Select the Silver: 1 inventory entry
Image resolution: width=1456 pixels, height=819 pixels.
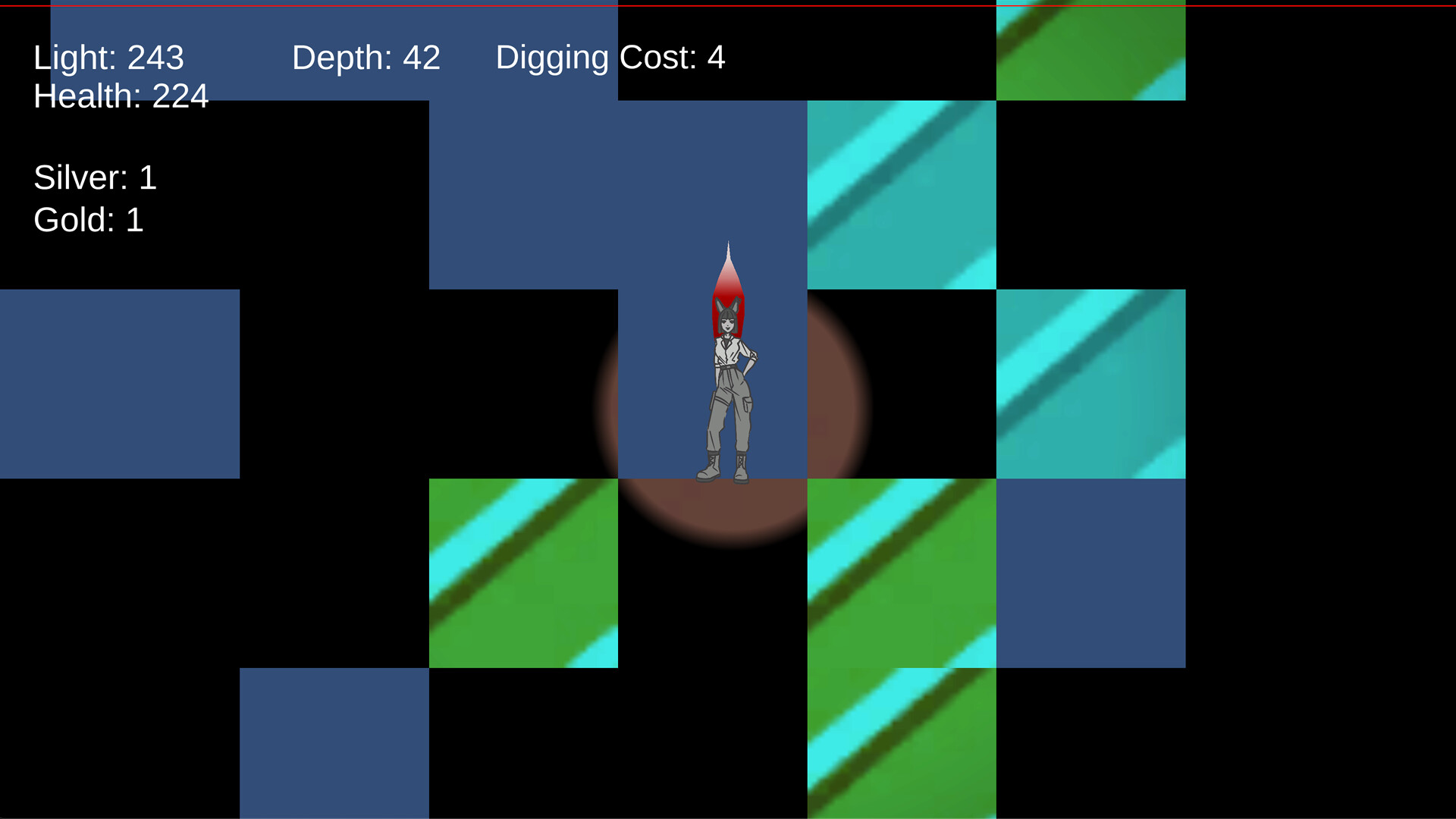click(x=95, y=177)
